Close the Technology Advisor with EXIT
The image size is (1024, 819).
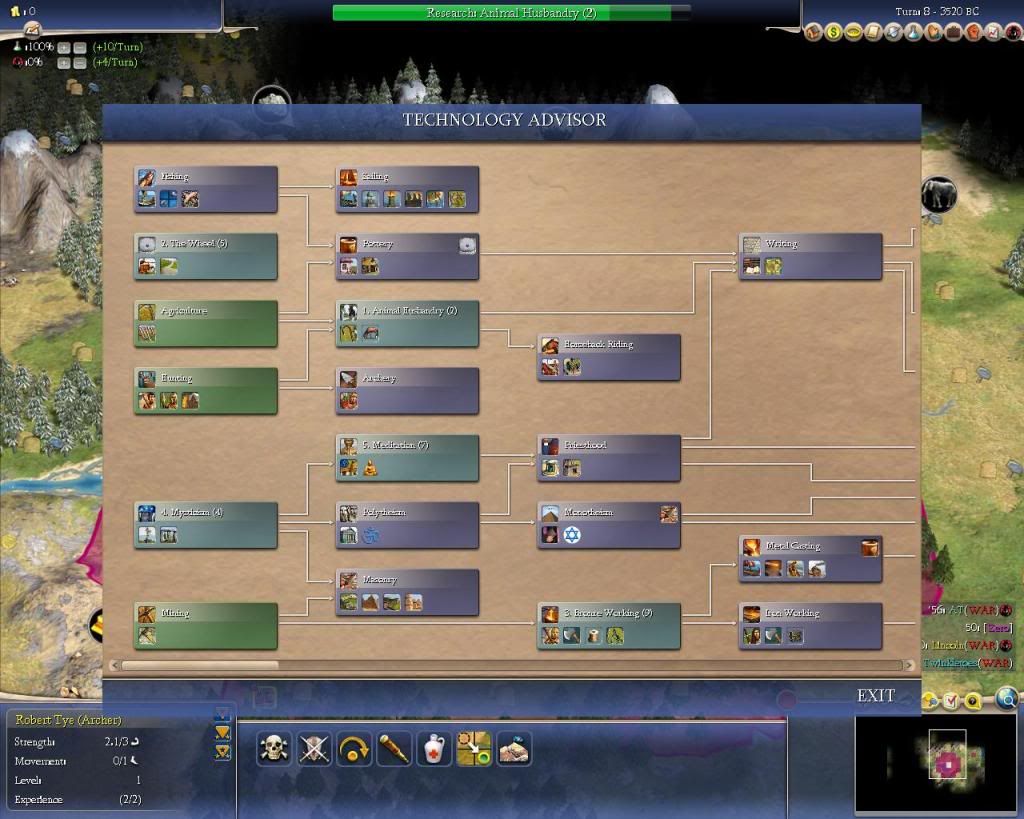pos(875,696)
